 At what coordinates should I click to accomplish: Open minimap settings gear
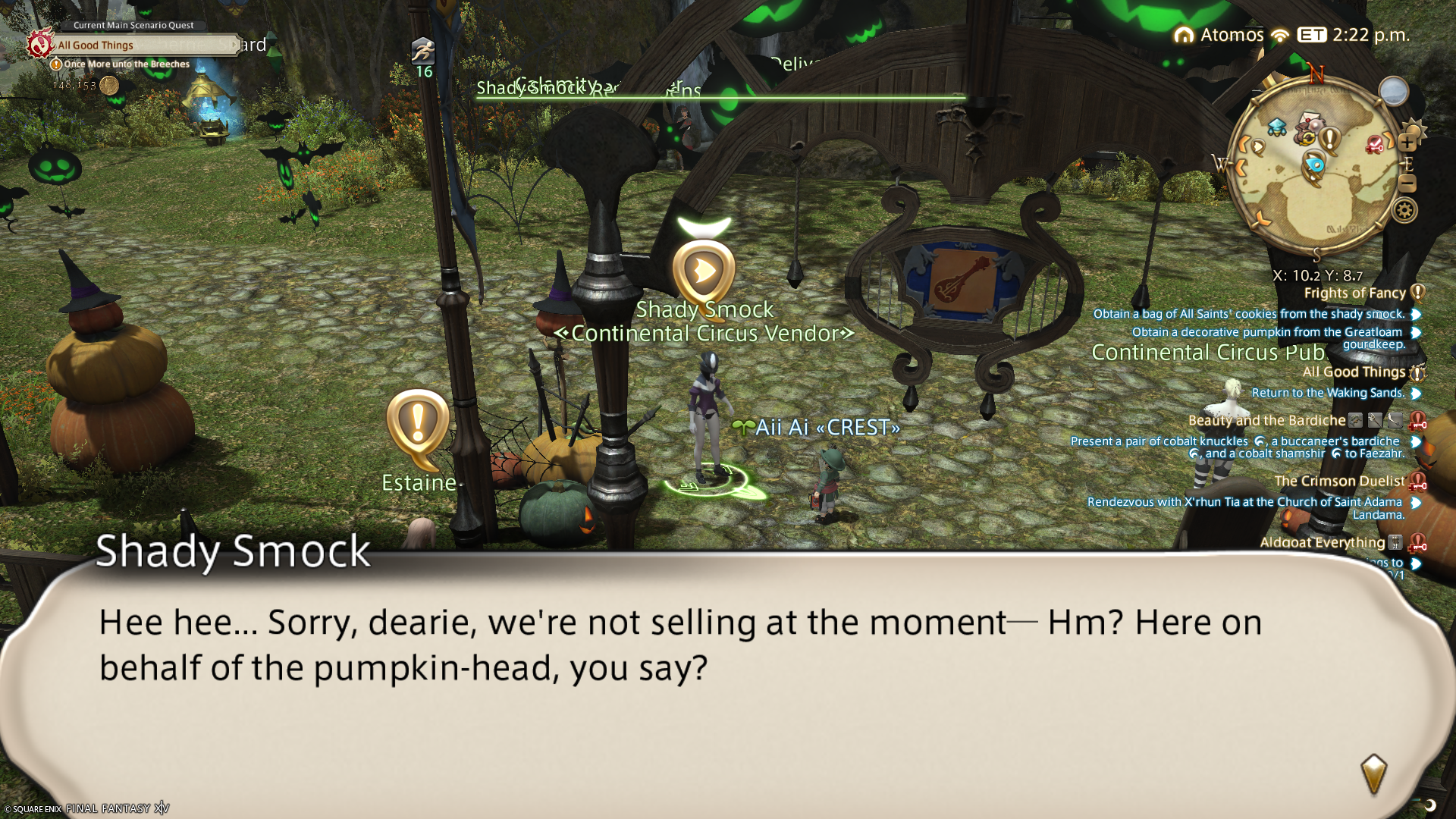(x=1404, y=210)
